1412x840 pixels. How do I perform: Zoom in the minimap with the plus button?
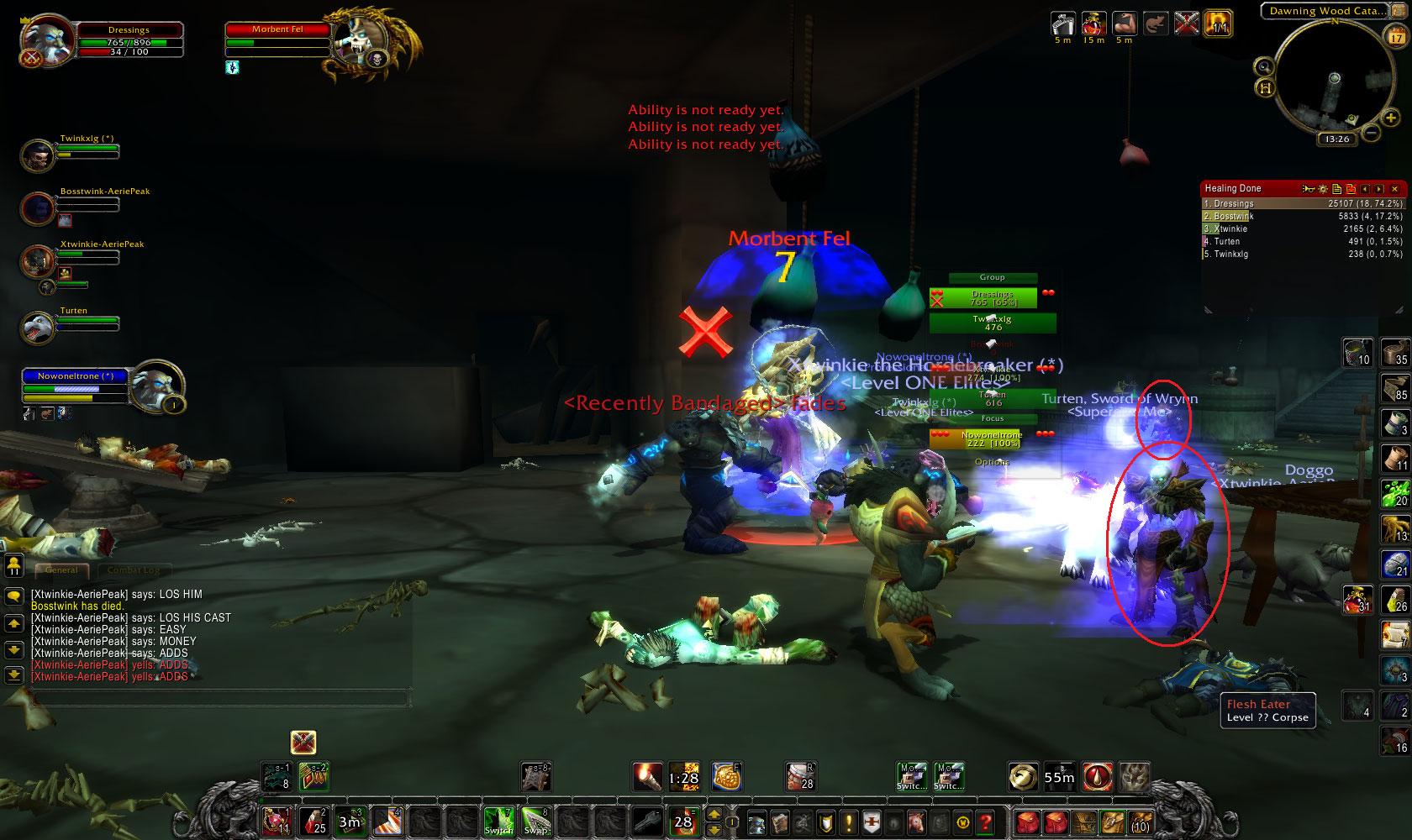pyautogui.click(x=1390, y=119)
